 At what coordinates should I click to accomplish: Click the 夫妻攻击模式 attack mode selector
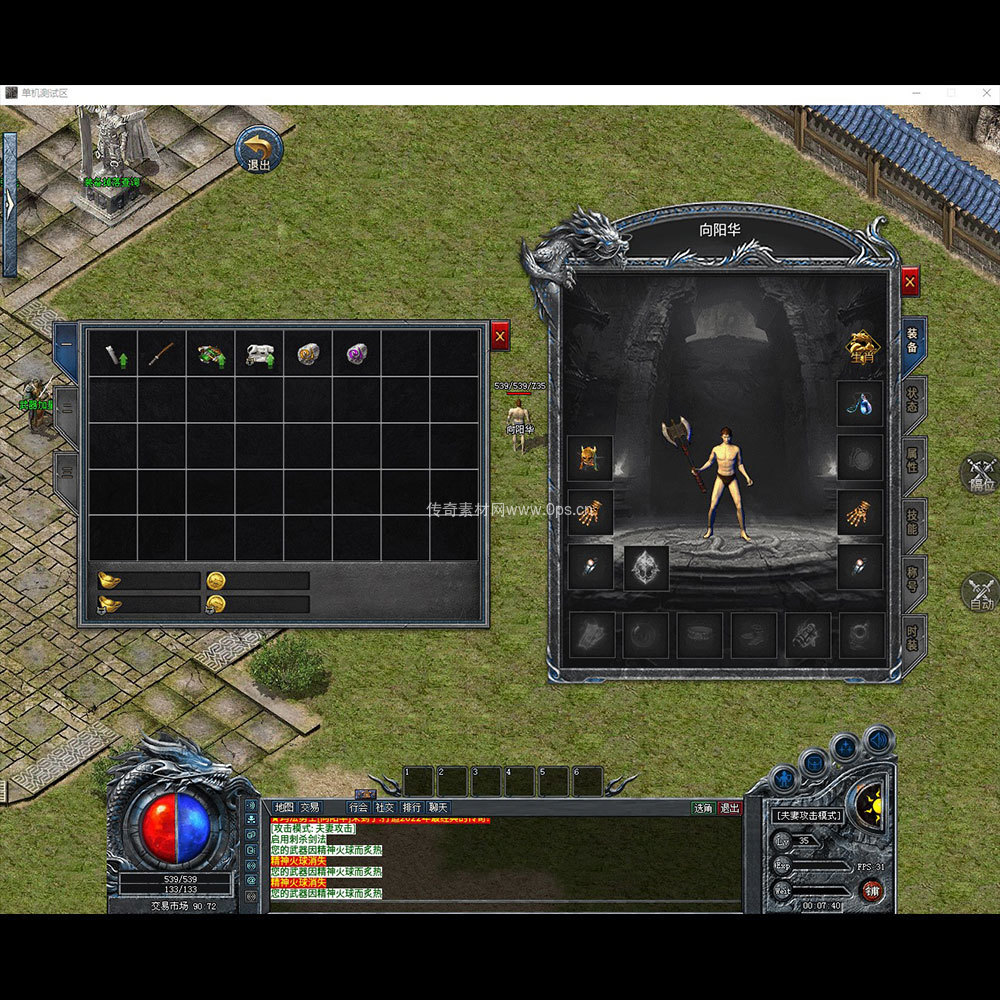[x=808, y=815]
